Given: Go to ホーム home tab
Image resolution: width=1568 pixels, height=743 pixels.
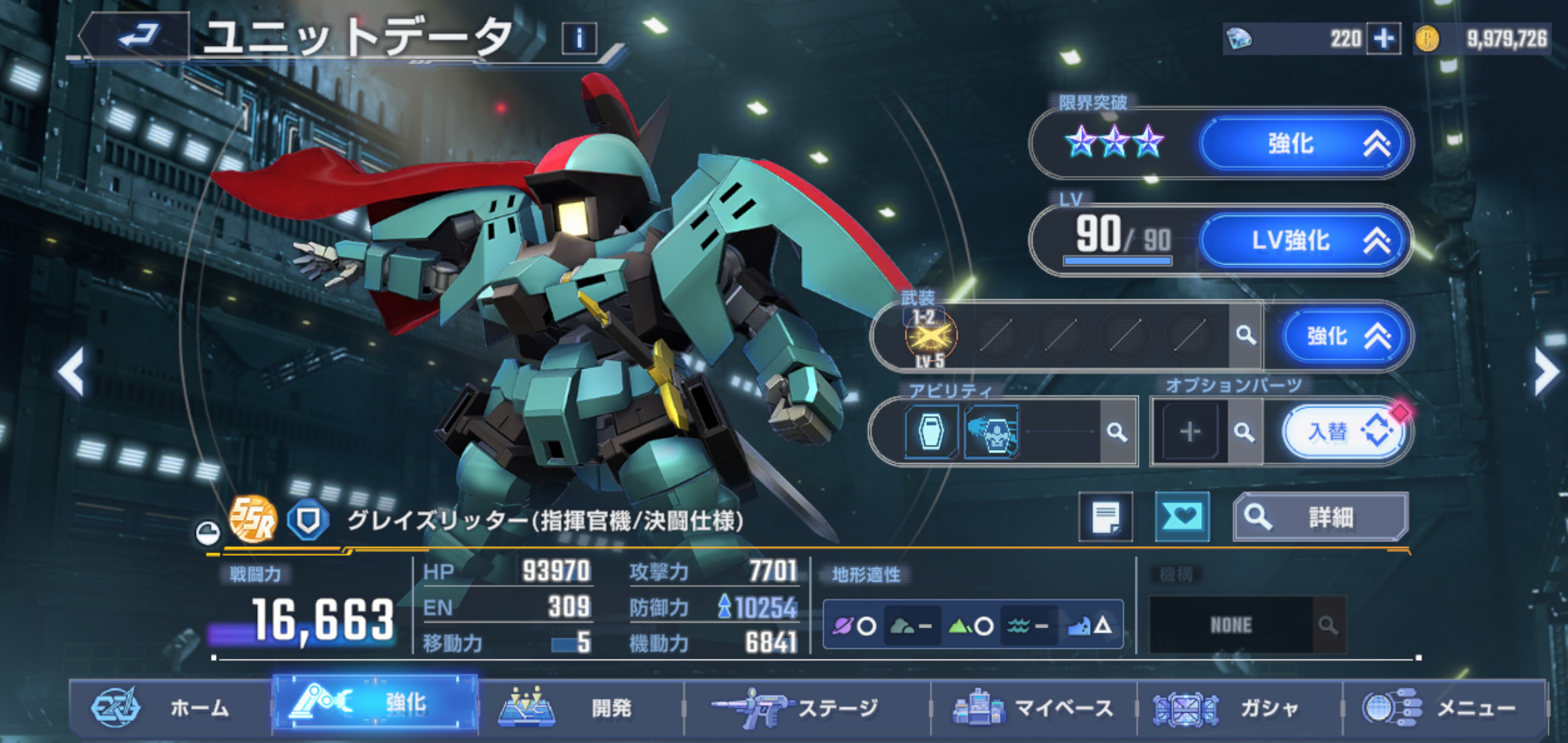Looking at the screenshot, I should (x=168, y=707).
